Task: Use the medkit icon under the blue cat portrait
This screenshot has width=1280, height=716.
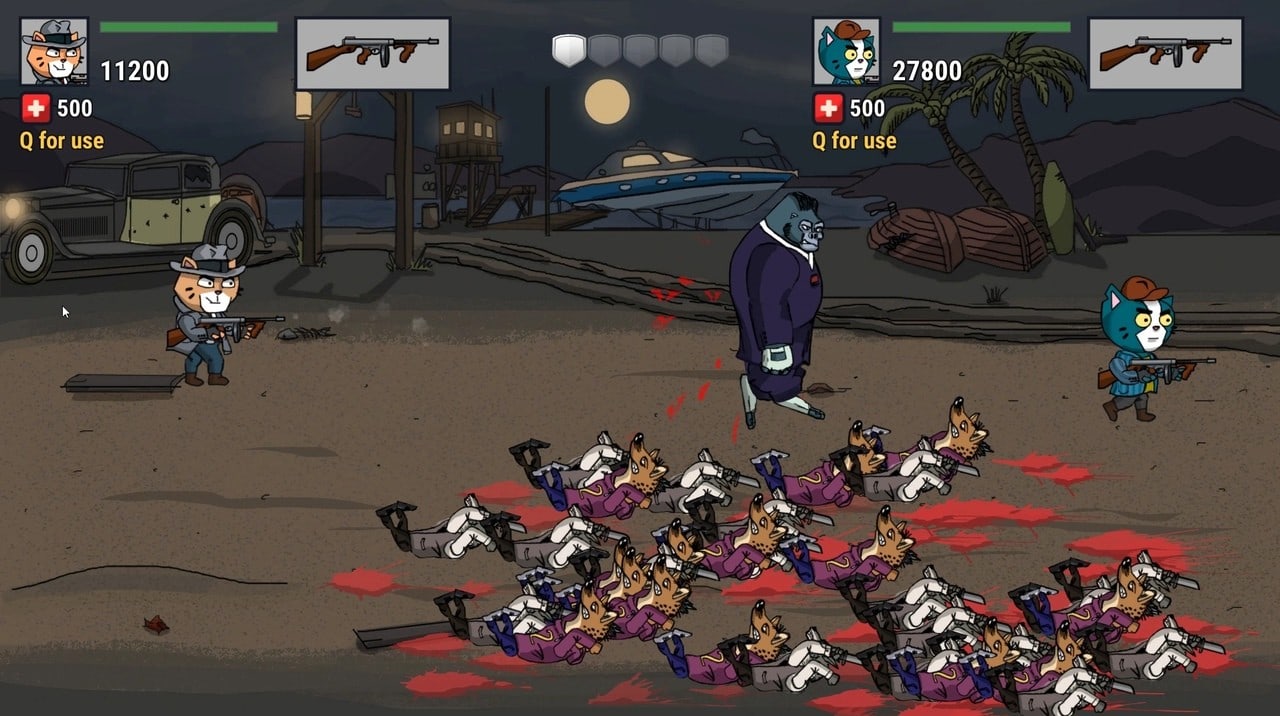Action: tap(827, 108)
